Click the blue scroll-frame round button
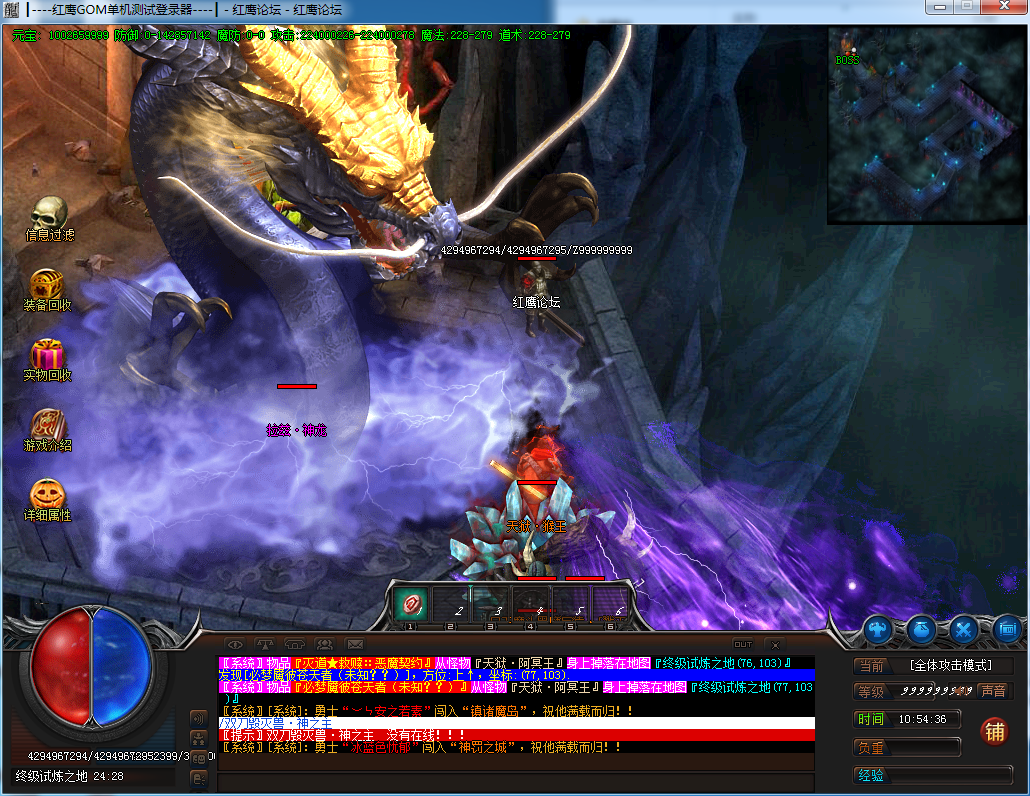 1006,630
